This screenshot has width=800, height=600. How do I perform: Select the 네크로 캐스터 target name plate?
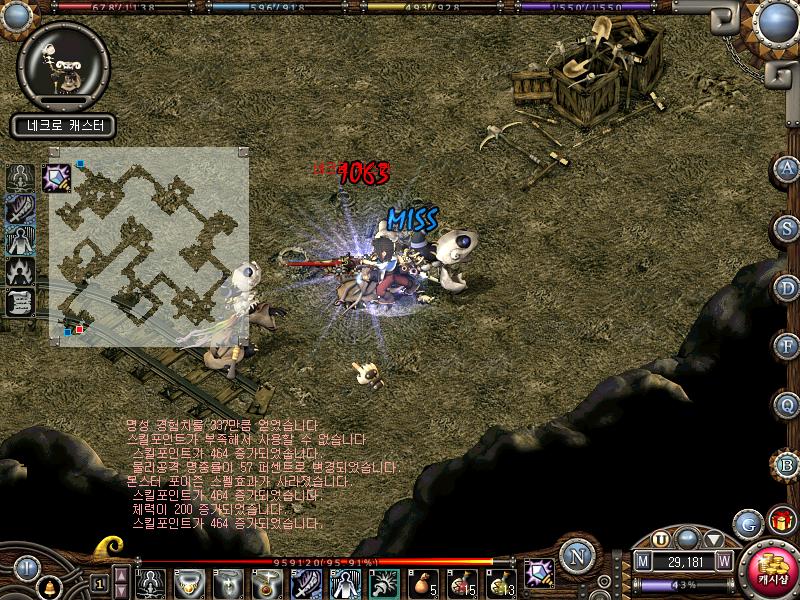click(65, 126)
